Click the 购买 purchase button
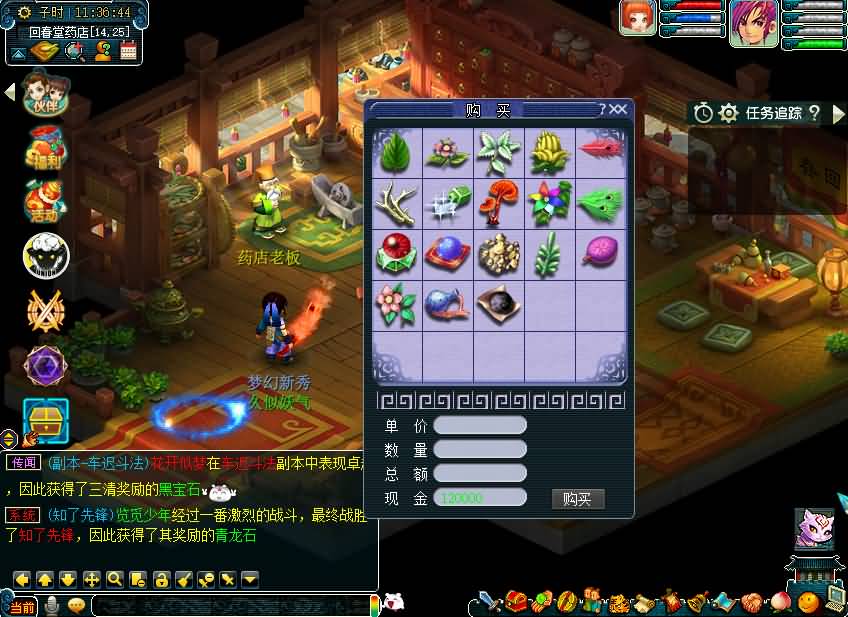Image resolution: width=848 pixels, height=617 pixels. click(x=578, y=498)
